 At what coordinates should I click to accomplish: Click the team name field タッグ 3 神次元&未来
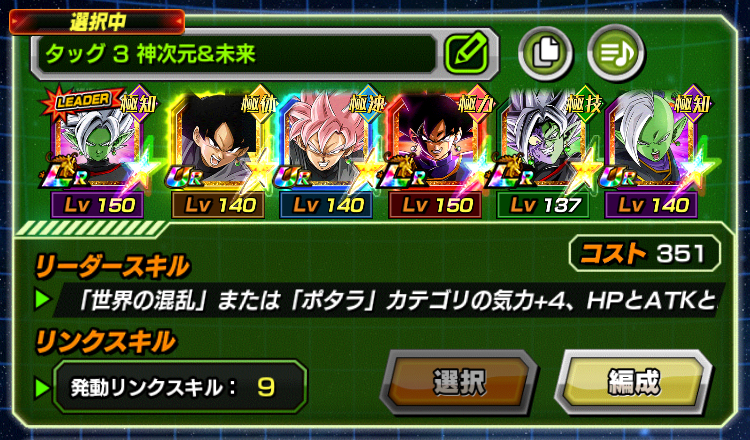coord(235,52)
